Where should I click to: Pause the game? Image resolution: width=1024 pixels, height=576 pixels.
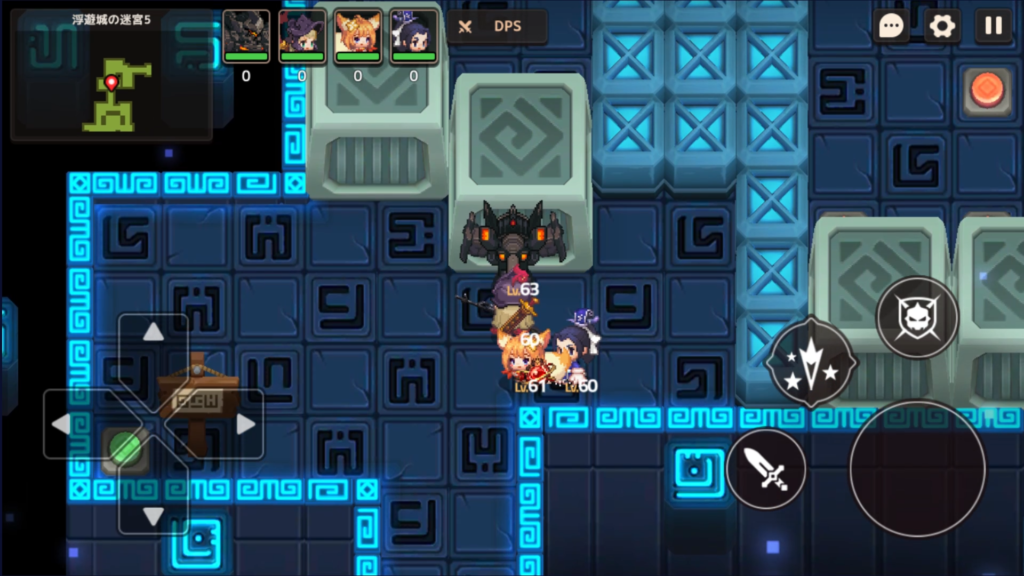[x=993, y=27]
